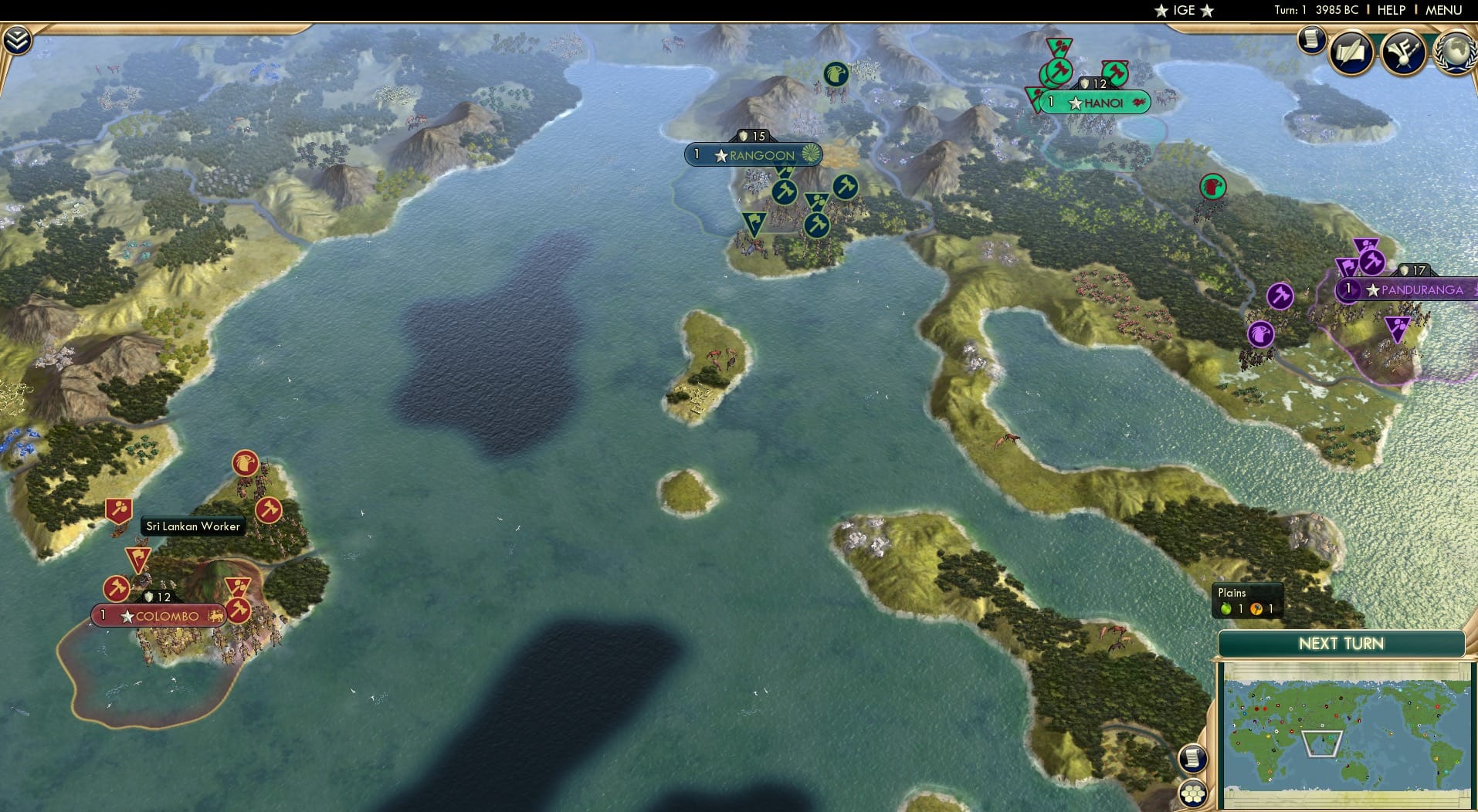
Task: Open the Culture overview
Action: tap(1404, 52)
